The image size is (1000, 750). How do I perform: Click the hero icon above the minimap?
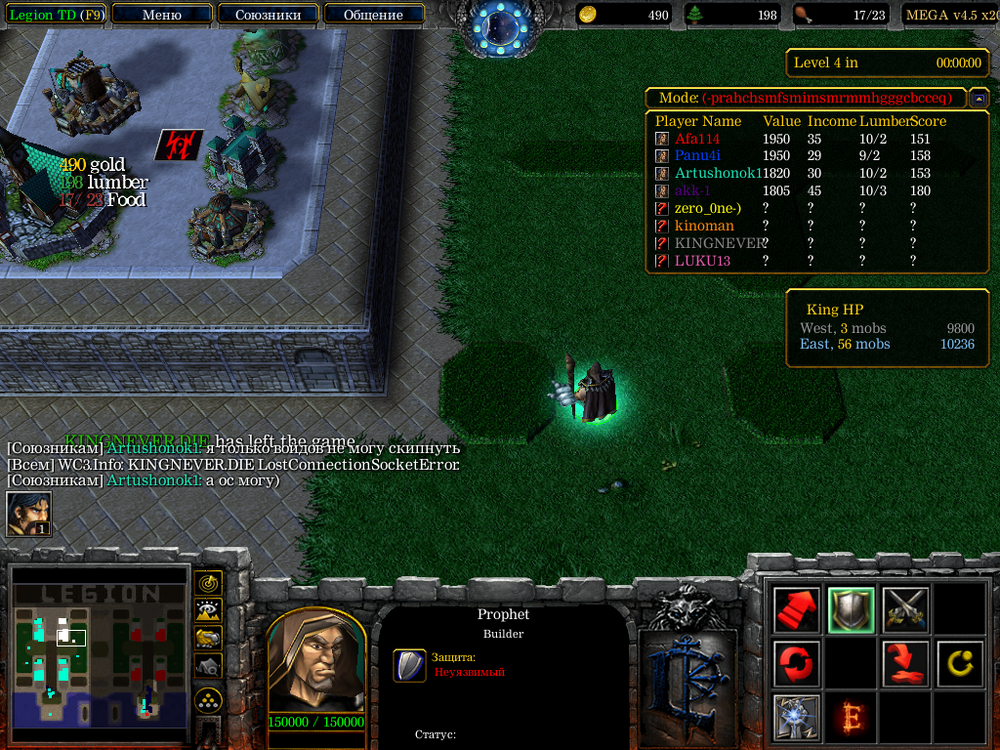coord(29,514)
